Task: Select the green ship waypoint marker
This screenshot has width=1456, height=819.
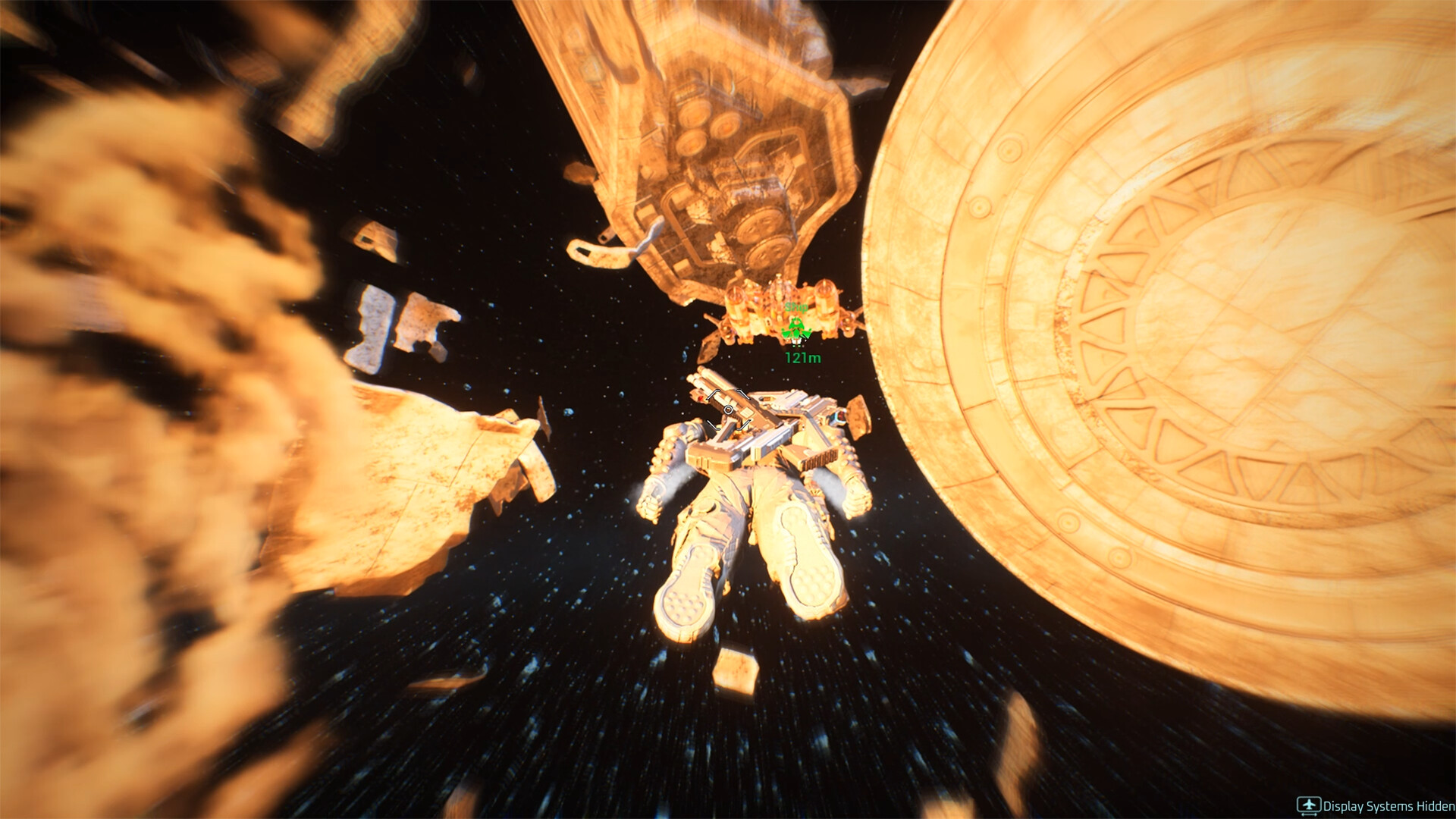Action: pos(795,330)
